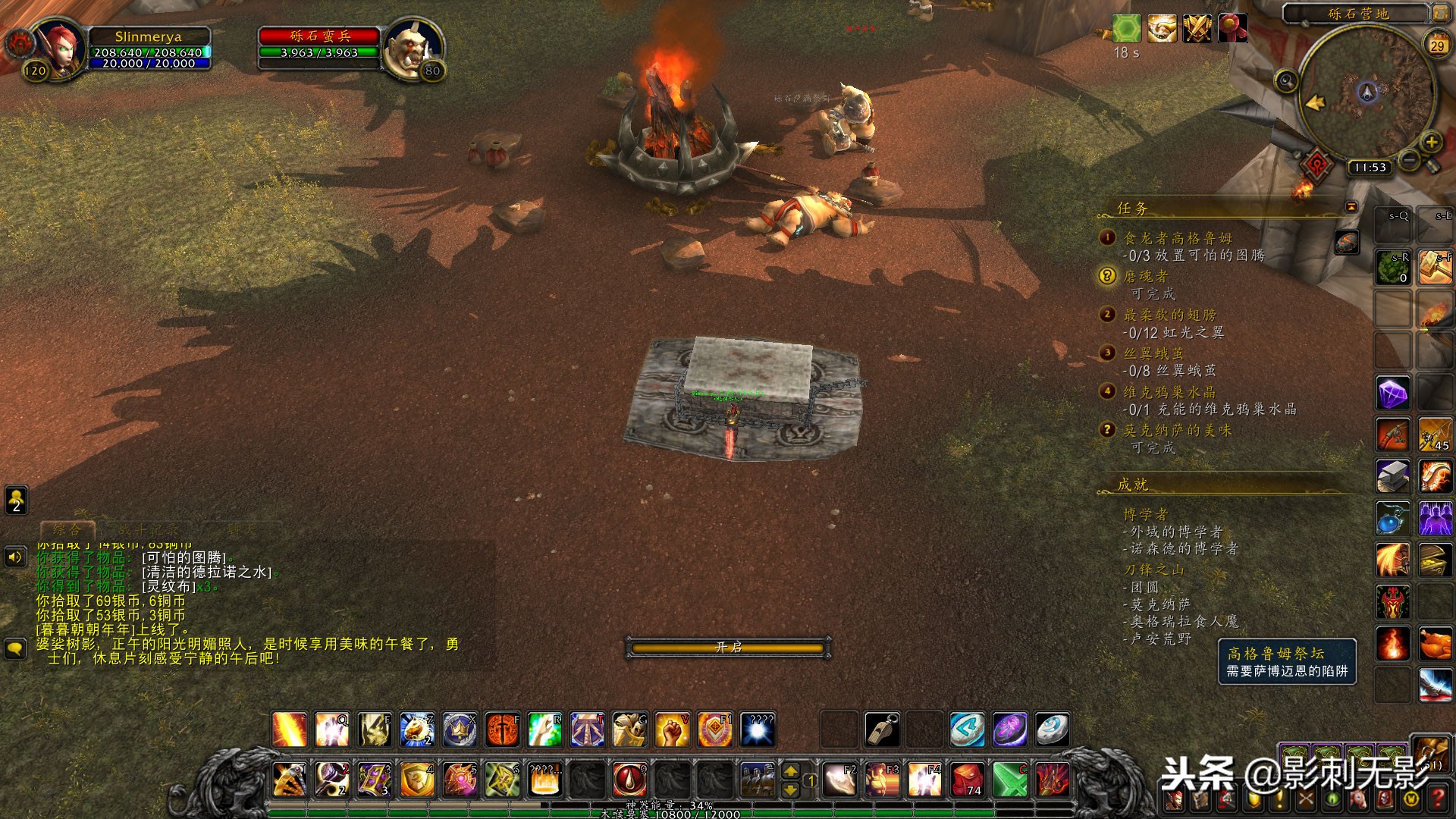Screen dimensions: 1456x819
Task: Collapse the quest tracker header arrow
Action: point(1351,206)
